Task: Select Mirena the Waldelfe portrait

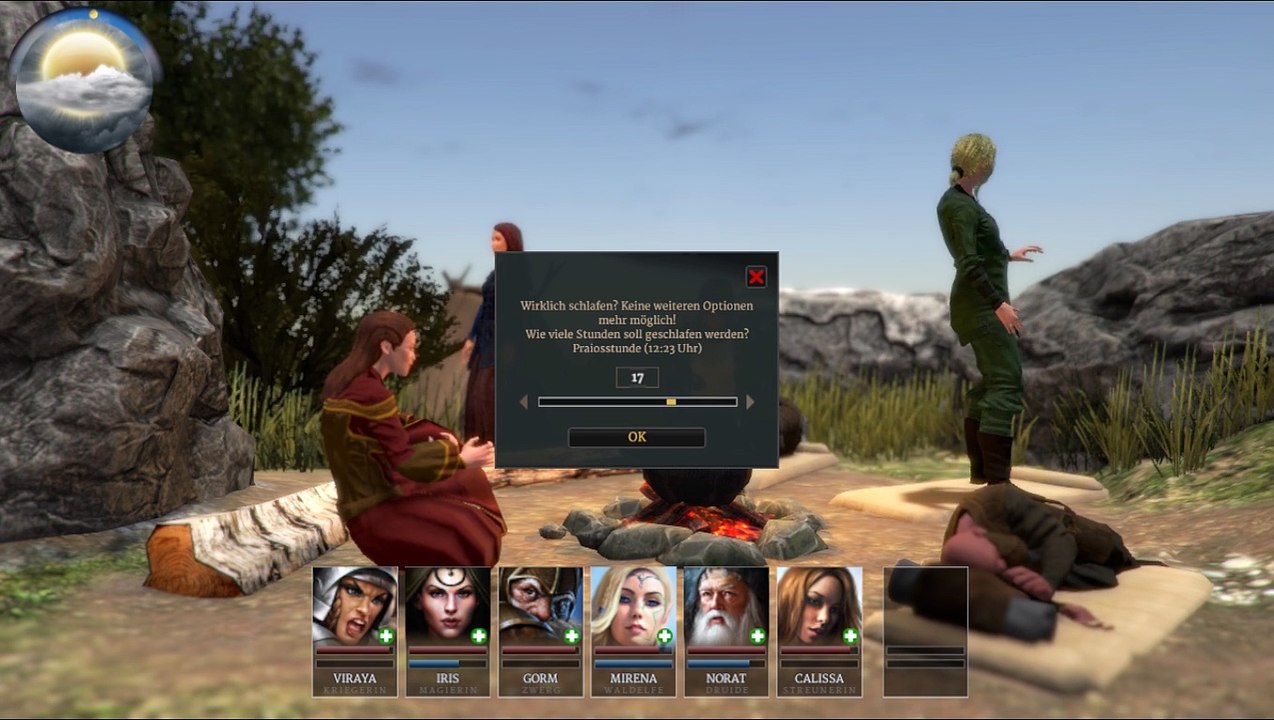Action: pyautogui.click(x=633, y=607)
